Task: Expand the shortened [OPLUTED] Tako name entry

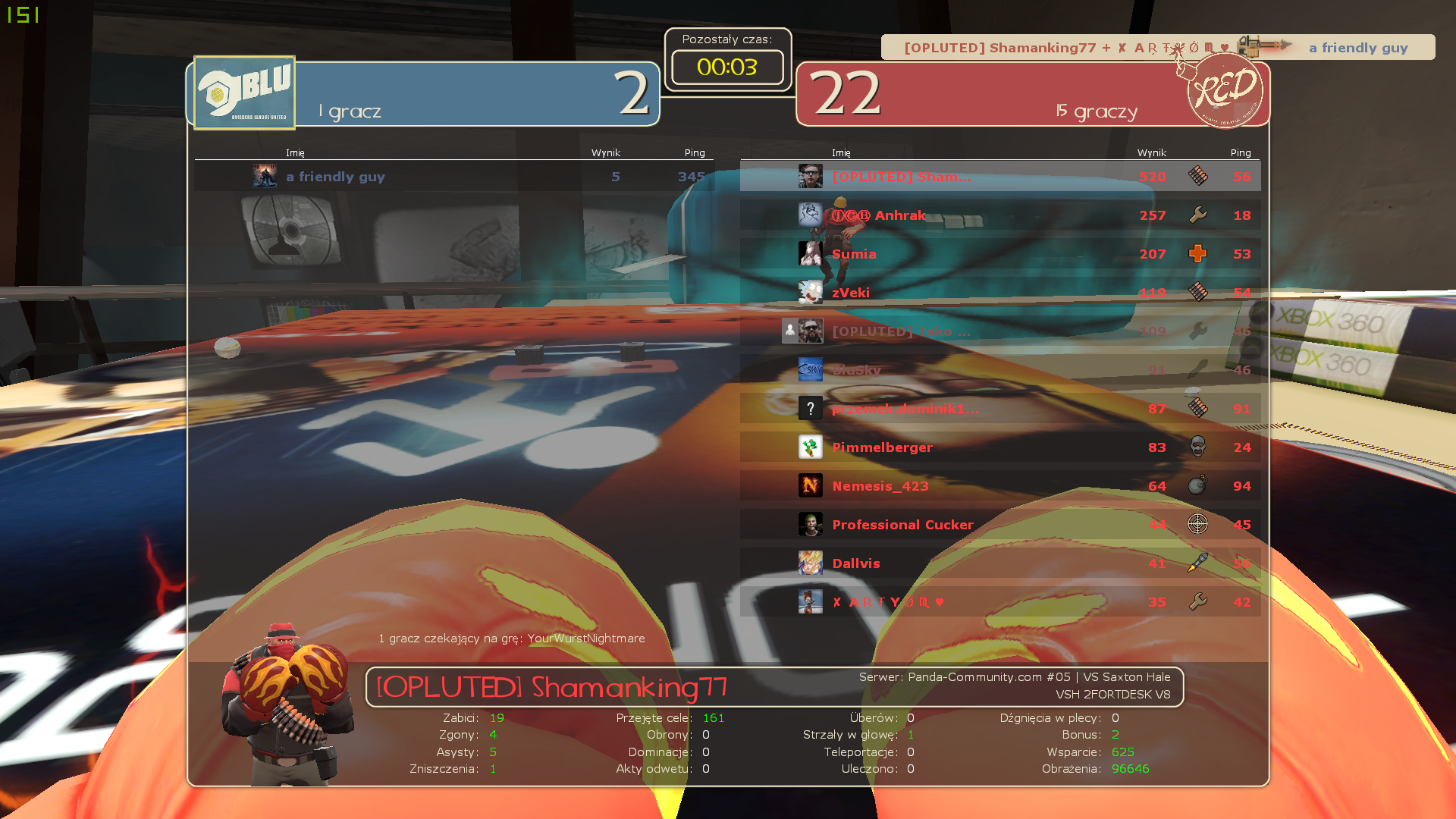Action: 899,331
